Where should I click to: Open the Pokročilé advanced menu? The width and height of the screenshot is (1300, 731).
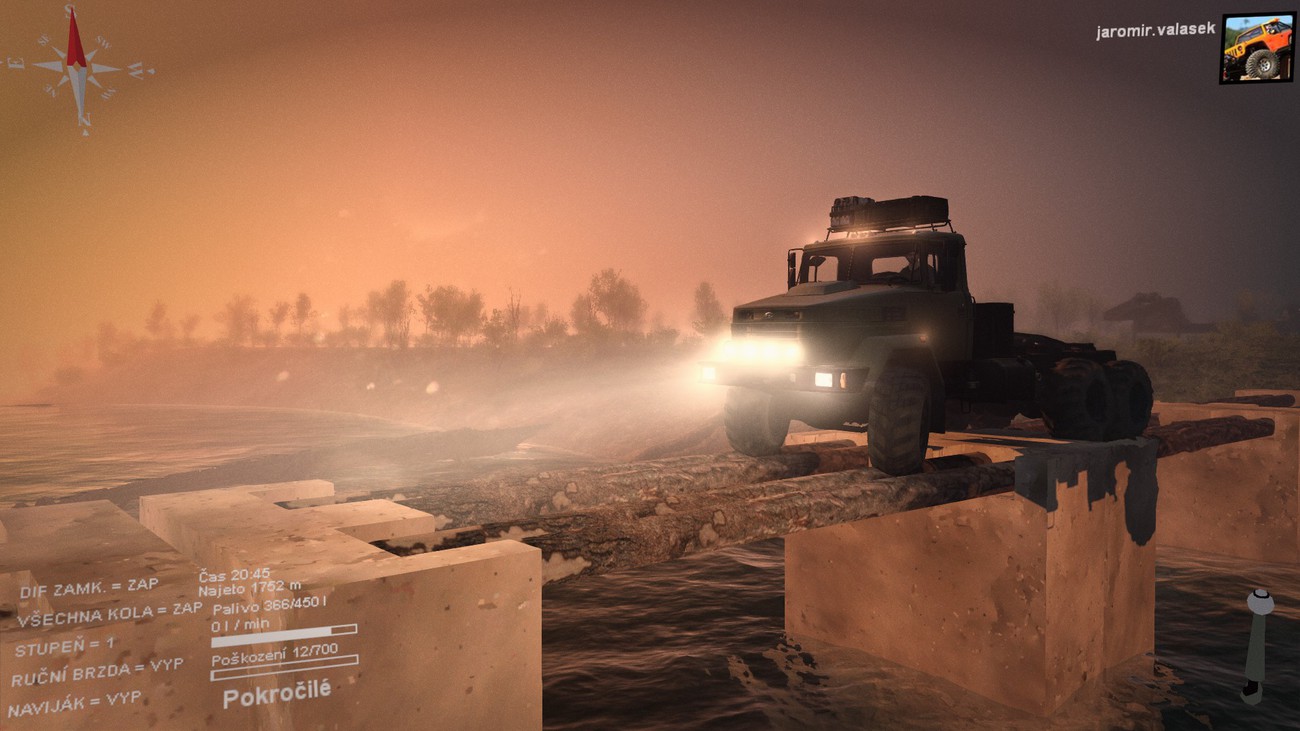[276, 692]
